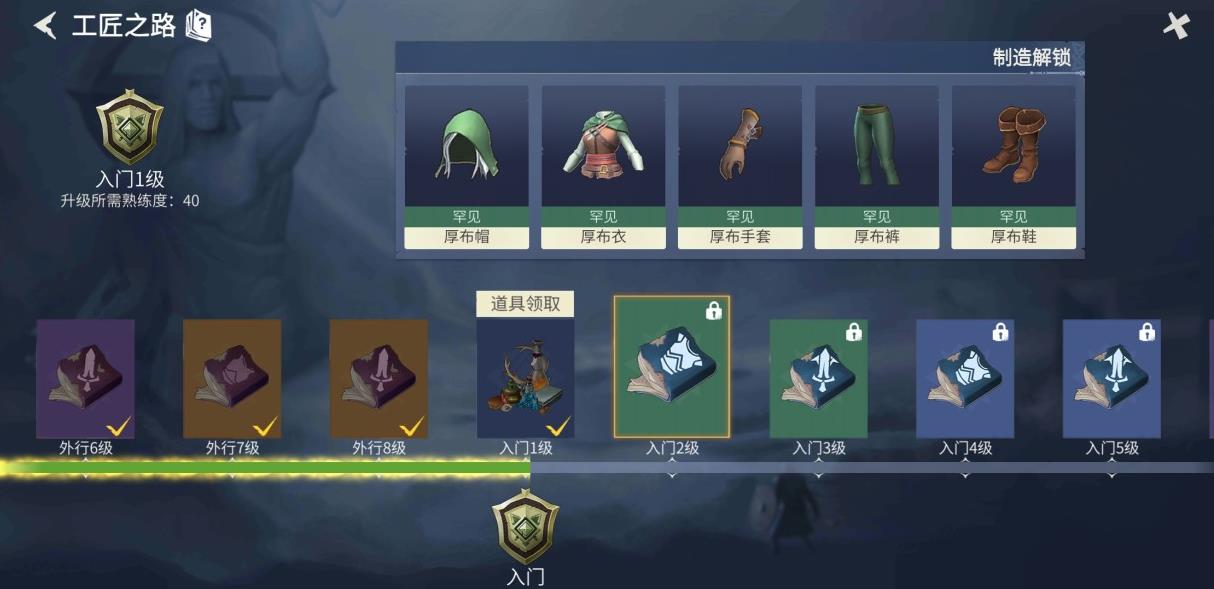The width and height of the screenshot is (1214, 589).
Task: Select the 外行6级 reward book
Action: [x=85, y=379]
